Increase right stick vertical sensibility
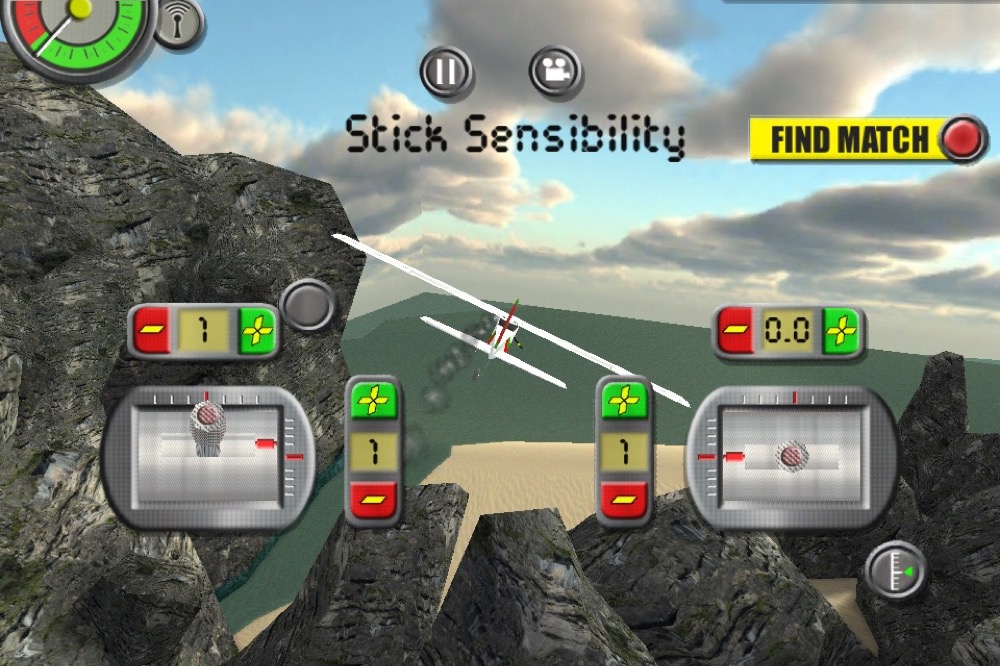Screen dimensions: 1000x666 [x=624, y=403]
